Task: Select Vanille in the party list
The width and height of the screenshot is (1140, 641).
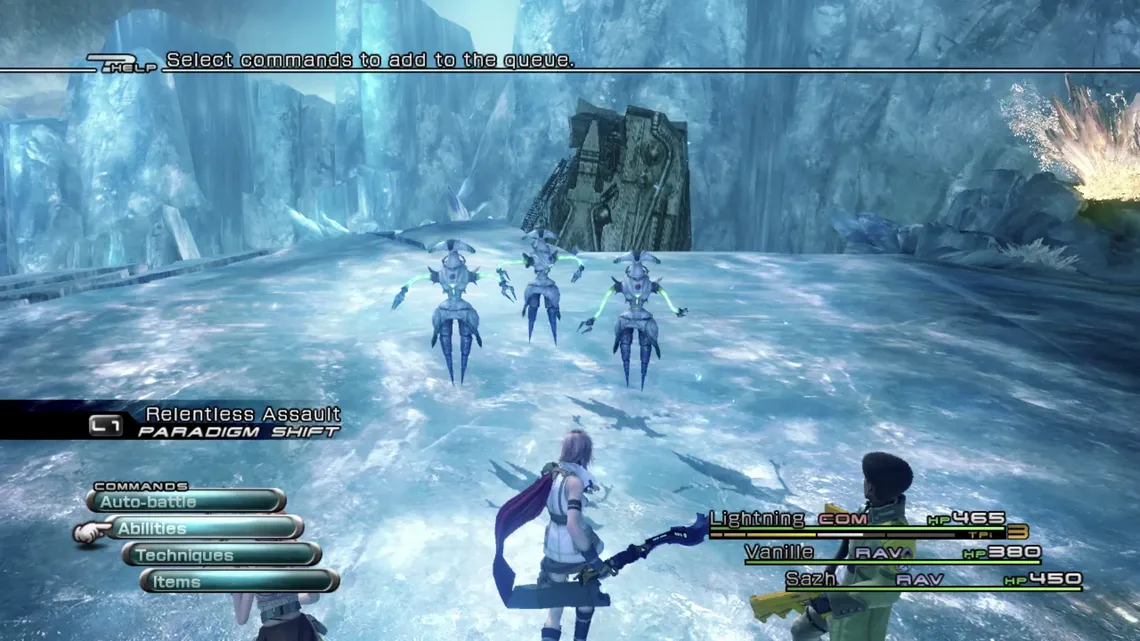Action: 779,551
